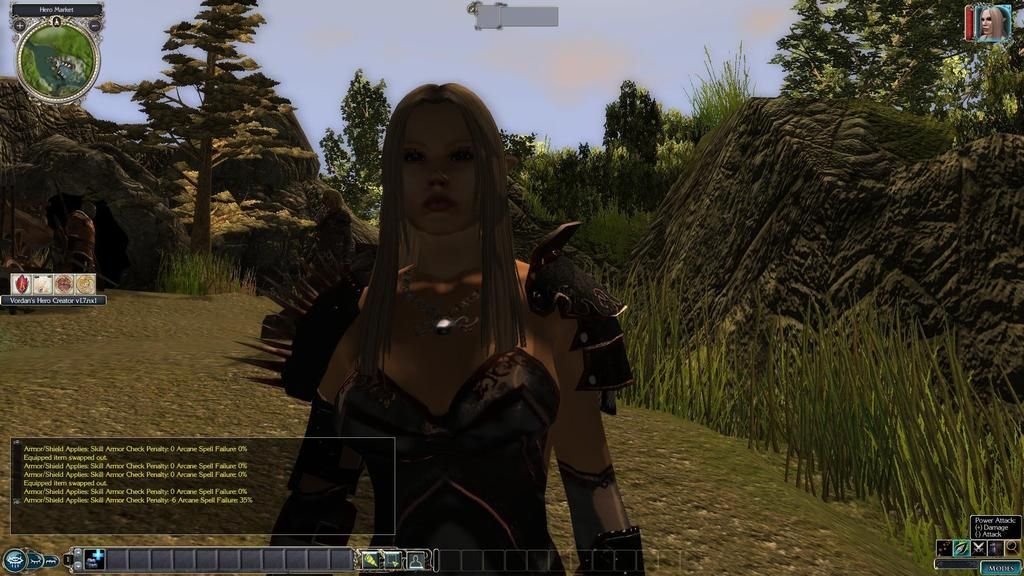Click the first hotbar slot with blue cross
Screen dimensions: 1024x576
[95, 560]
